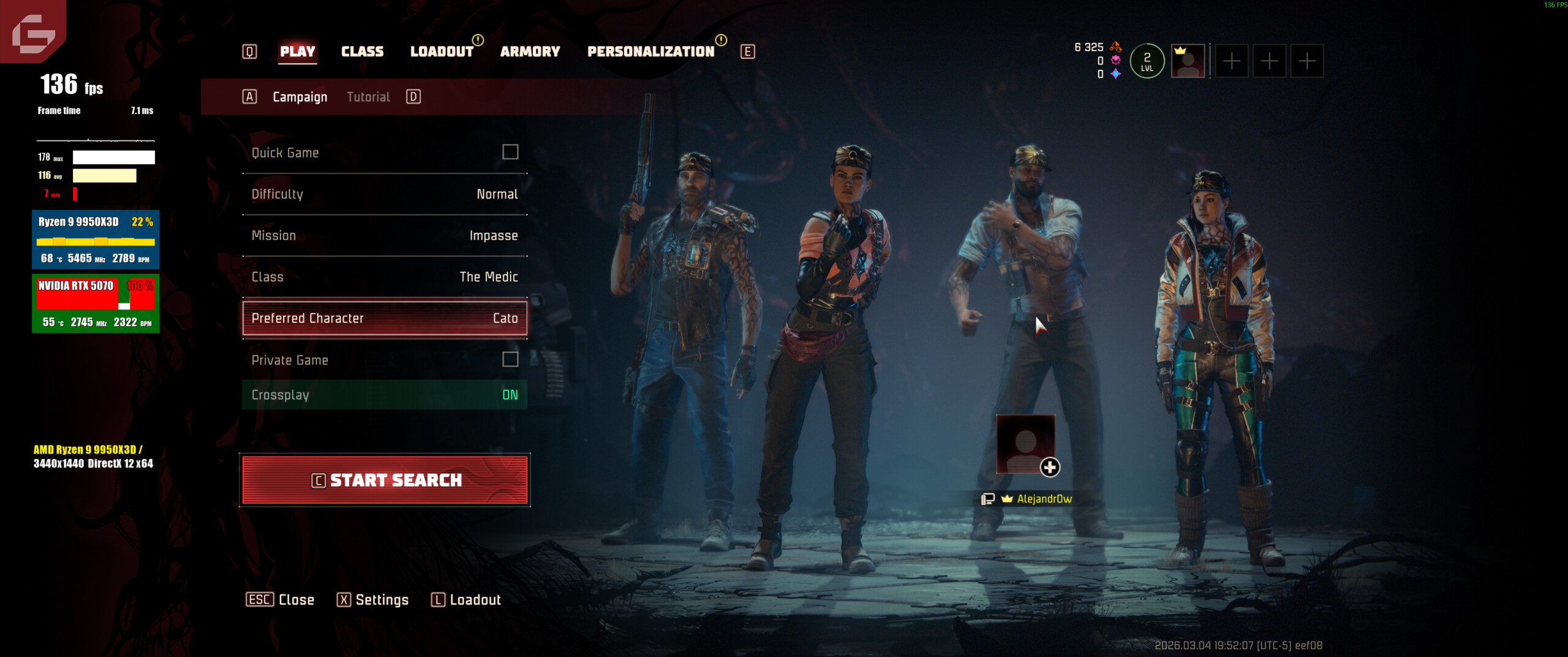Select the Play tab
Screen dimensions: 1568x657
click(298, 51)
